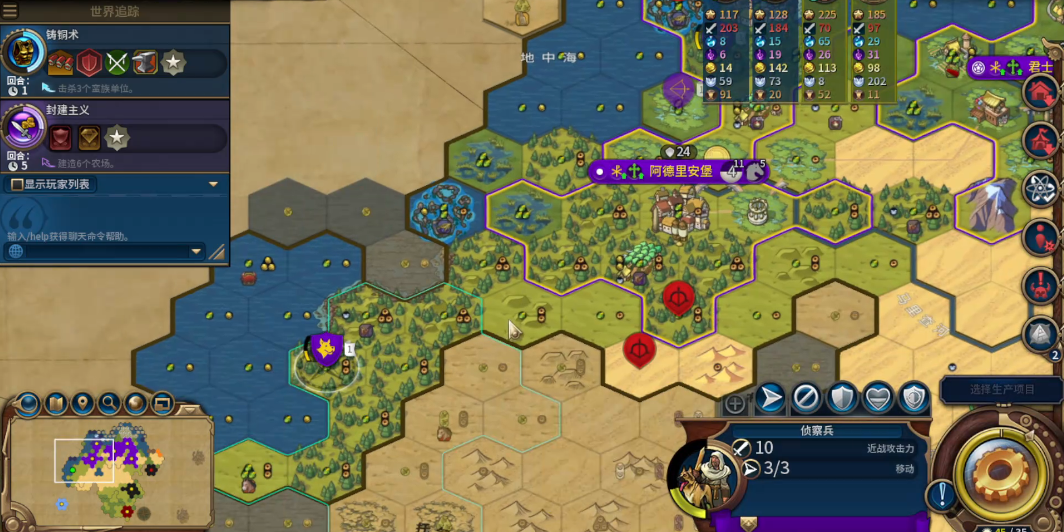Open the Adrianople city banner
This screenshot has height=532, width=1064.
(x=680, y=171)
